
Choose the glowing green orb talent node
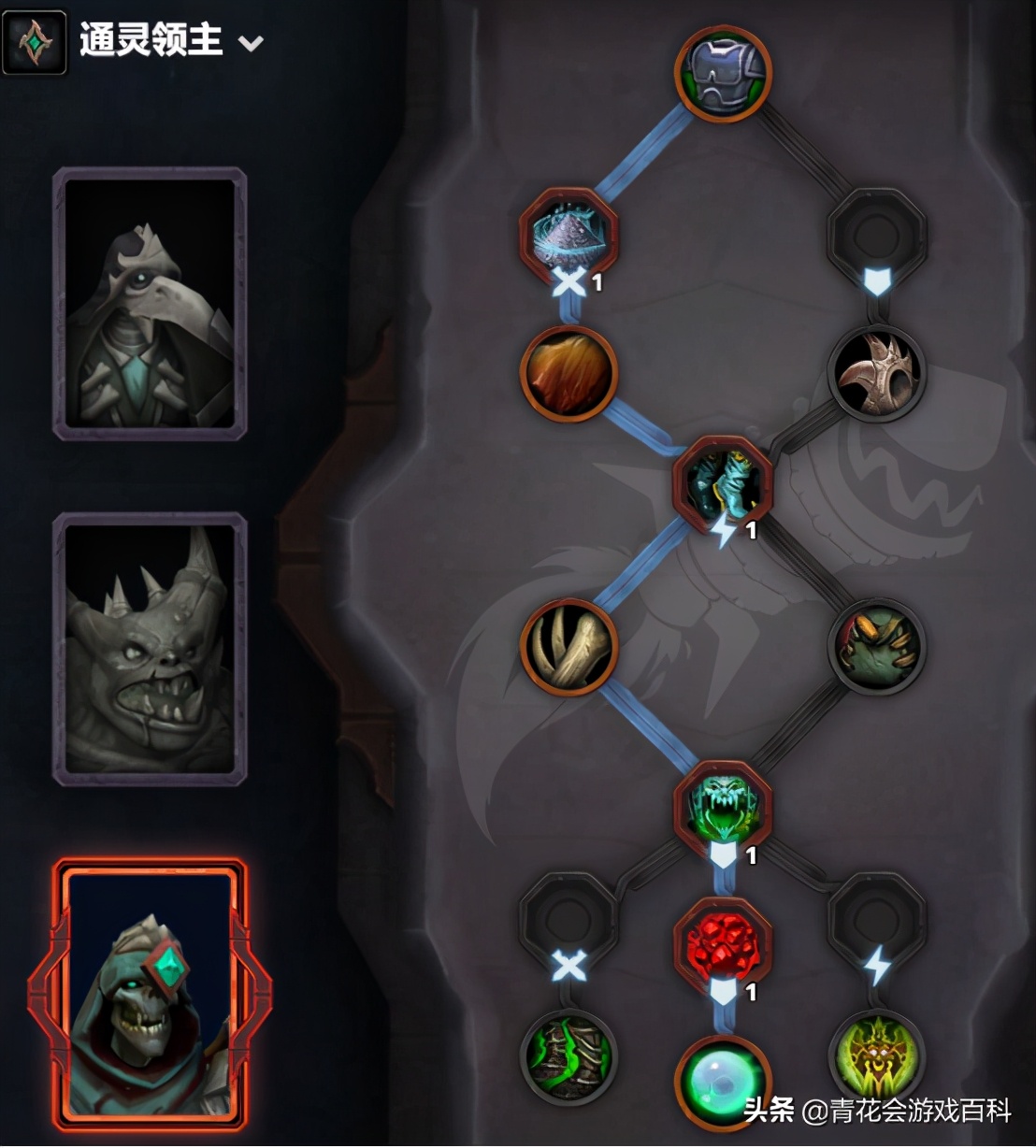[x=723, y=1082]
